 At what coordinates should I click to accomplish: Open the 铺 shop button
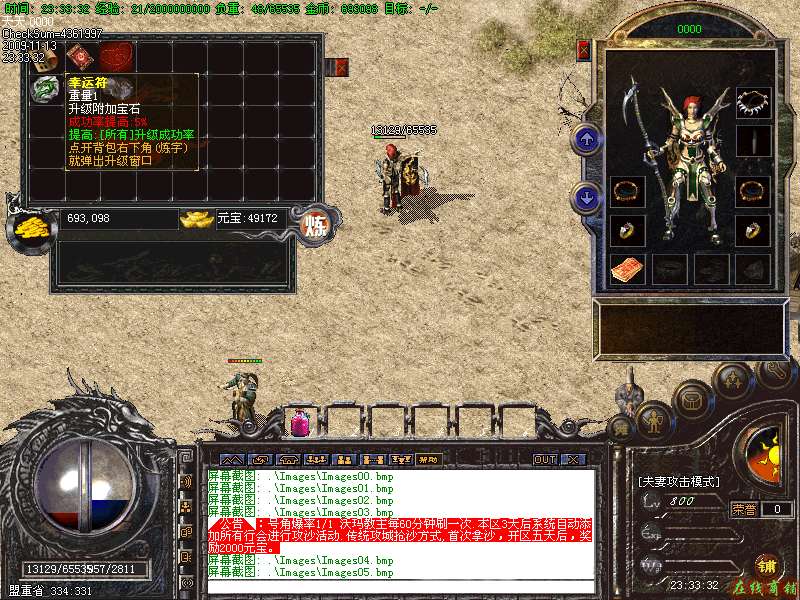[767, 565]
